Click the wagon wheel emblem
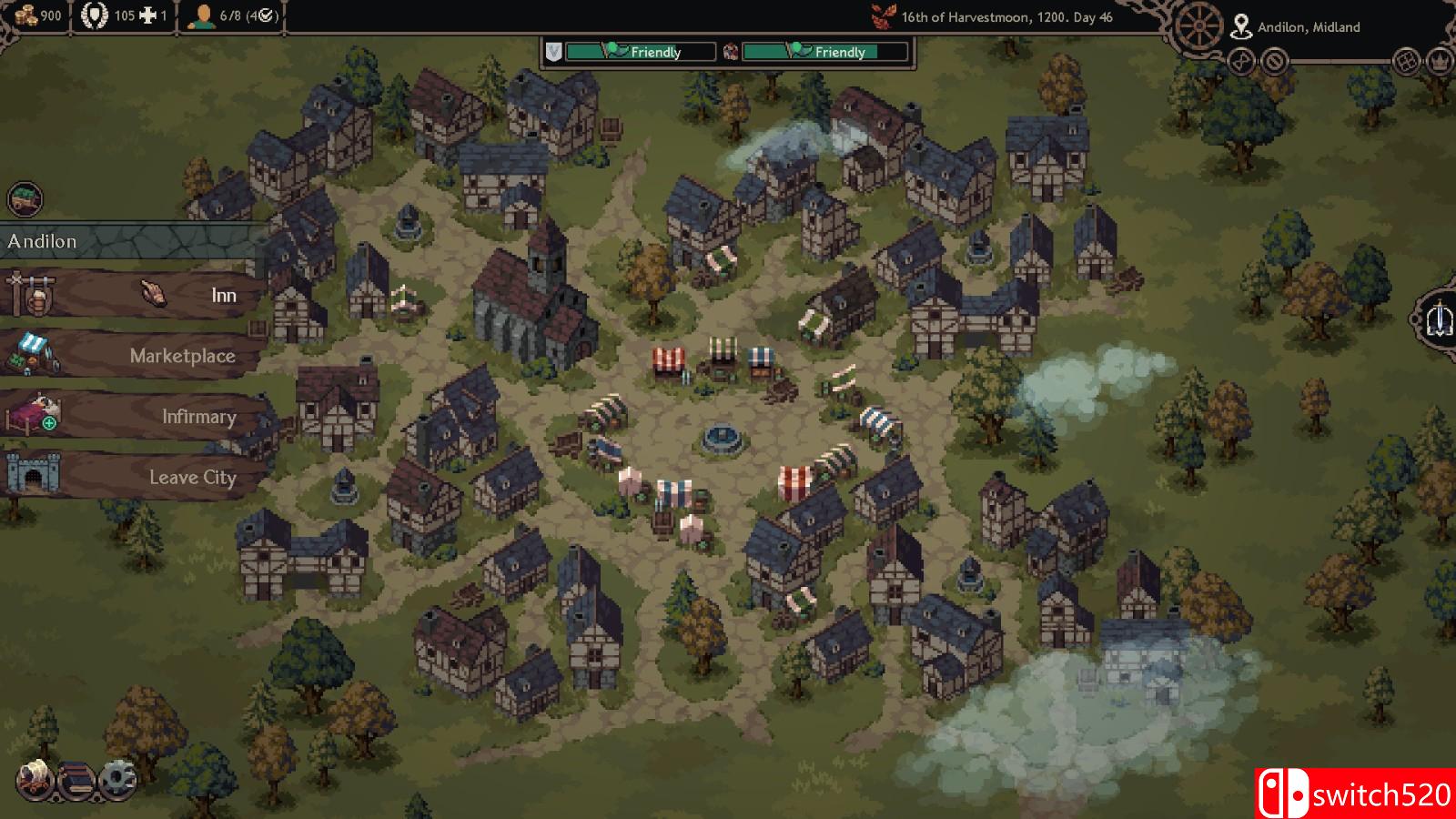Screen dimensions: 1456x819 pos(1198,27)
